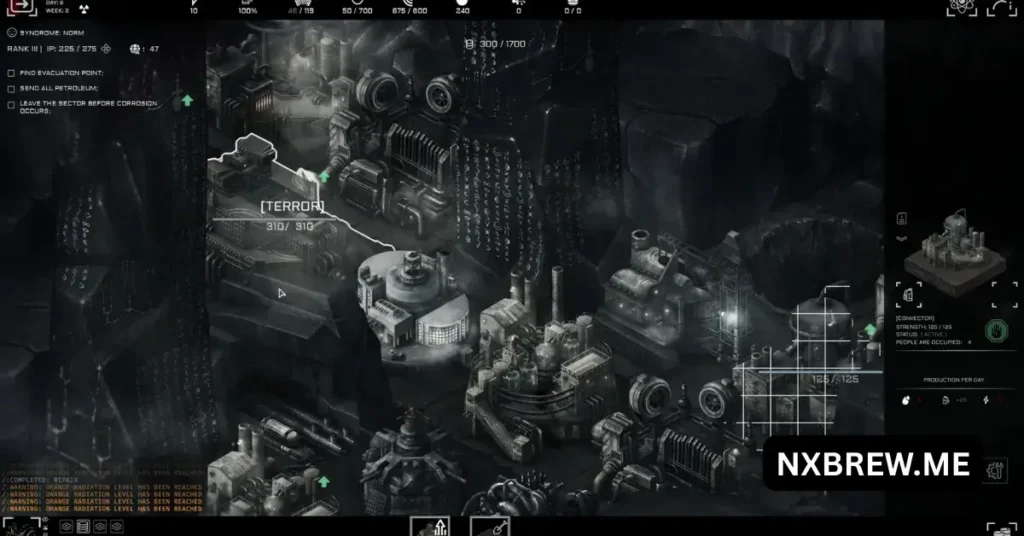Image resolution: width=1024 pixels, height=536 pixels.
Task: Select the demolish tool icon on bottom bar
Action: 490,526
